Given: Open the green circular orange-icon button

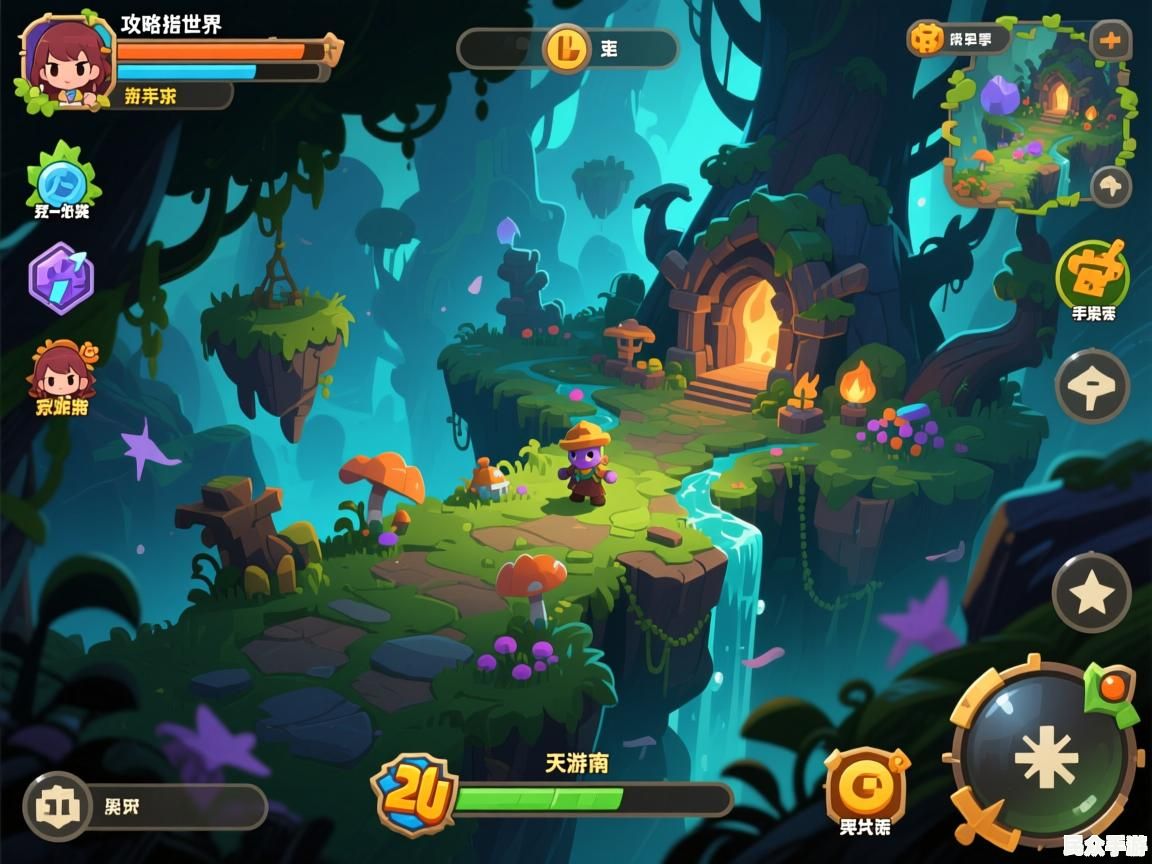Looking at the screenshot, I should coord(1093,273).
